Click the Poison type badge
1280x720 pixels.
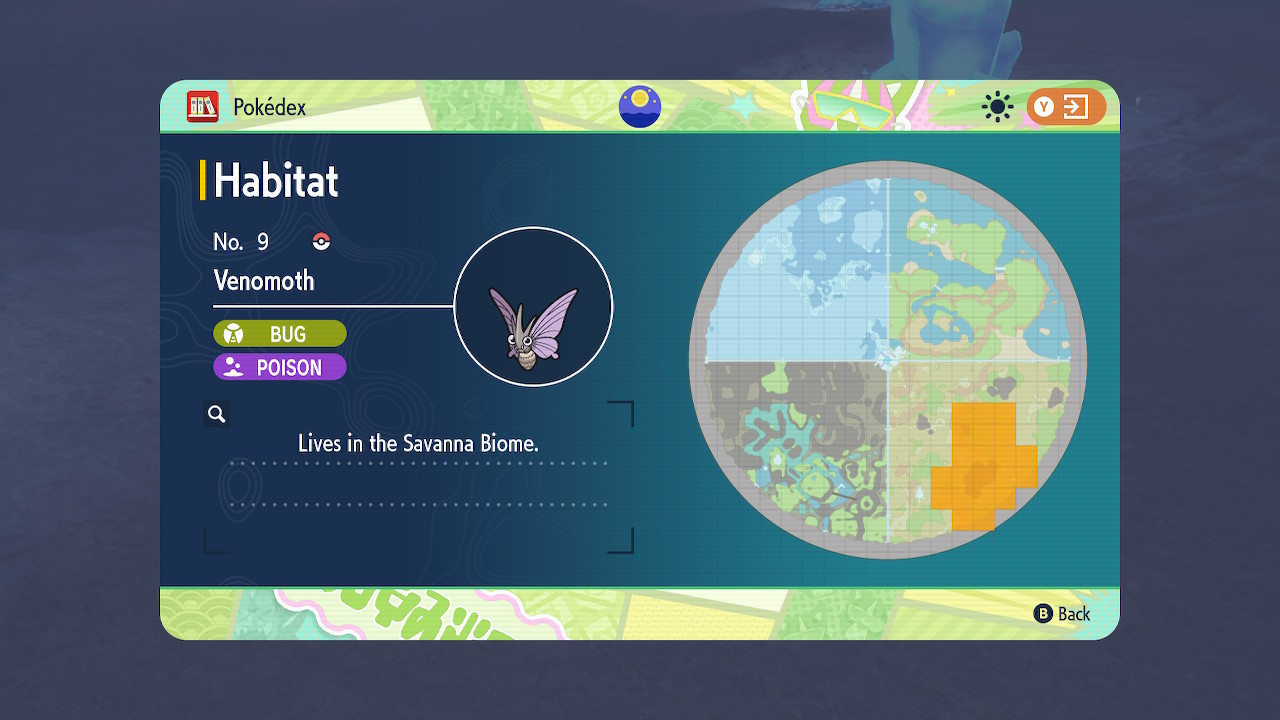[x=280, y=367]
